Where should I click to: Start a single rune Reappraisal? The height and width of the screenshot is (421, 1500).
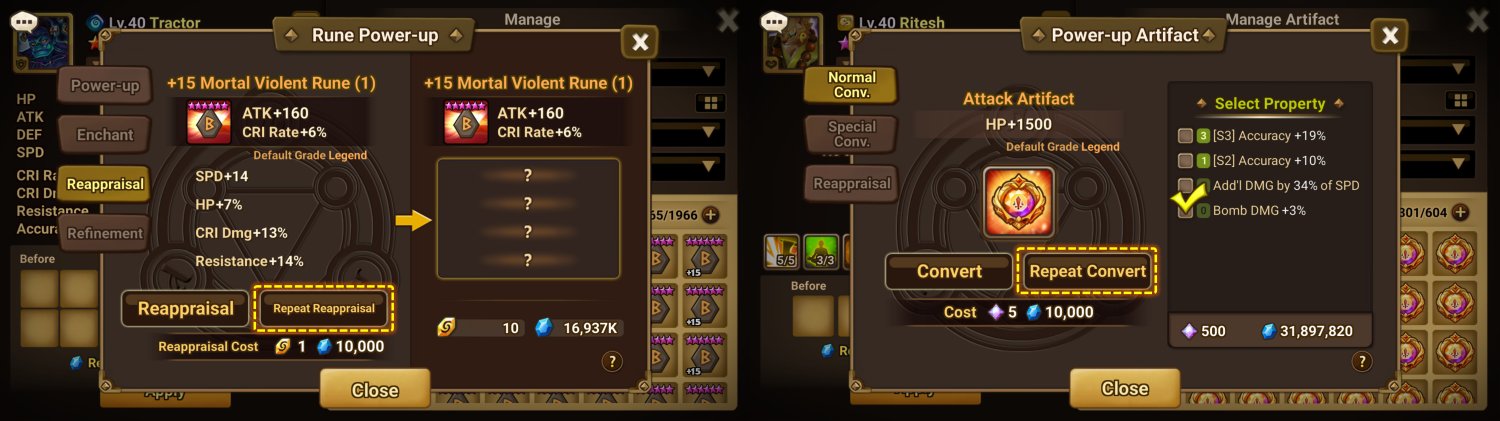186,309
